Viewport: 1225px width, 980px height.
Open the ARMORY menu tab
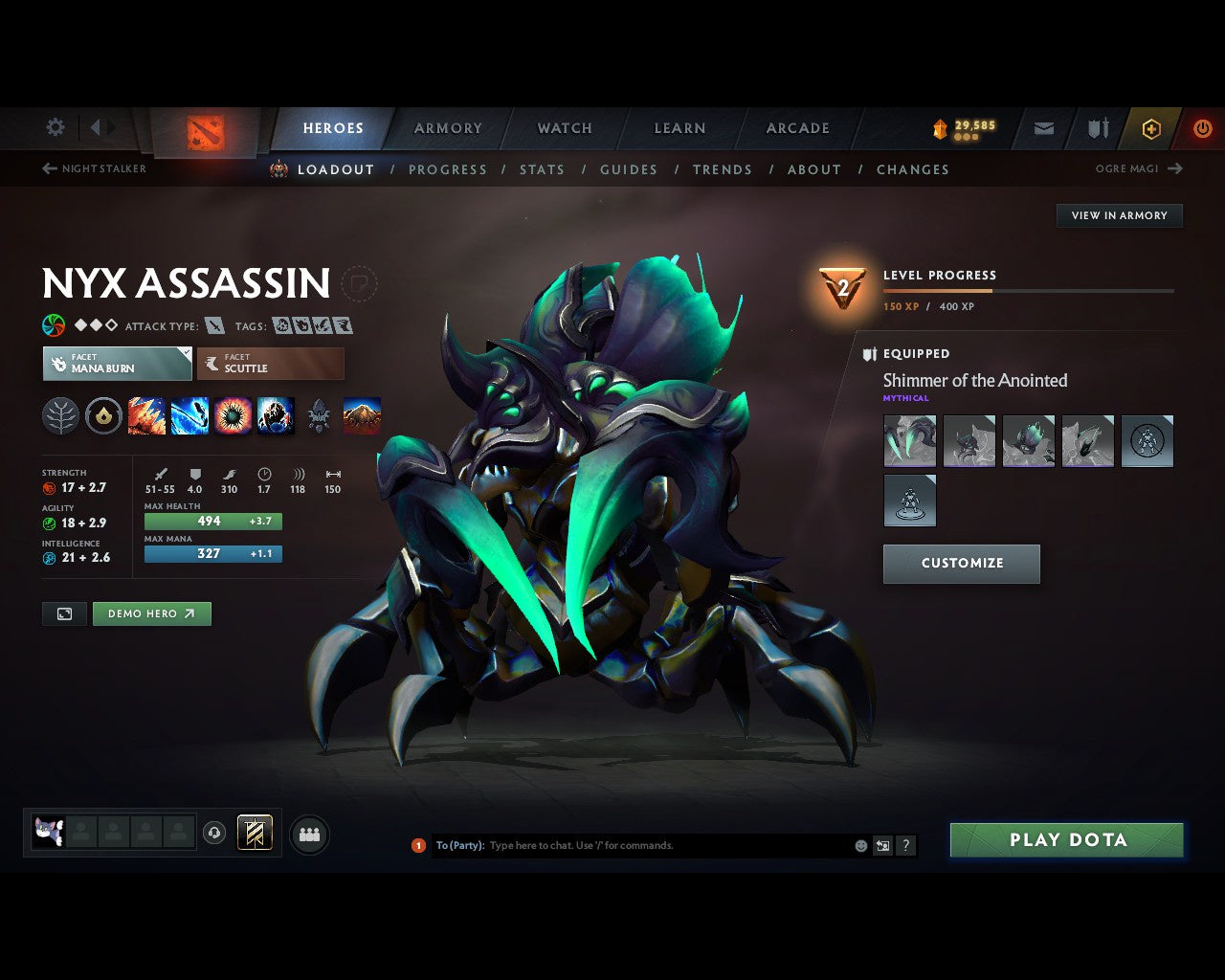coord(447,127)
